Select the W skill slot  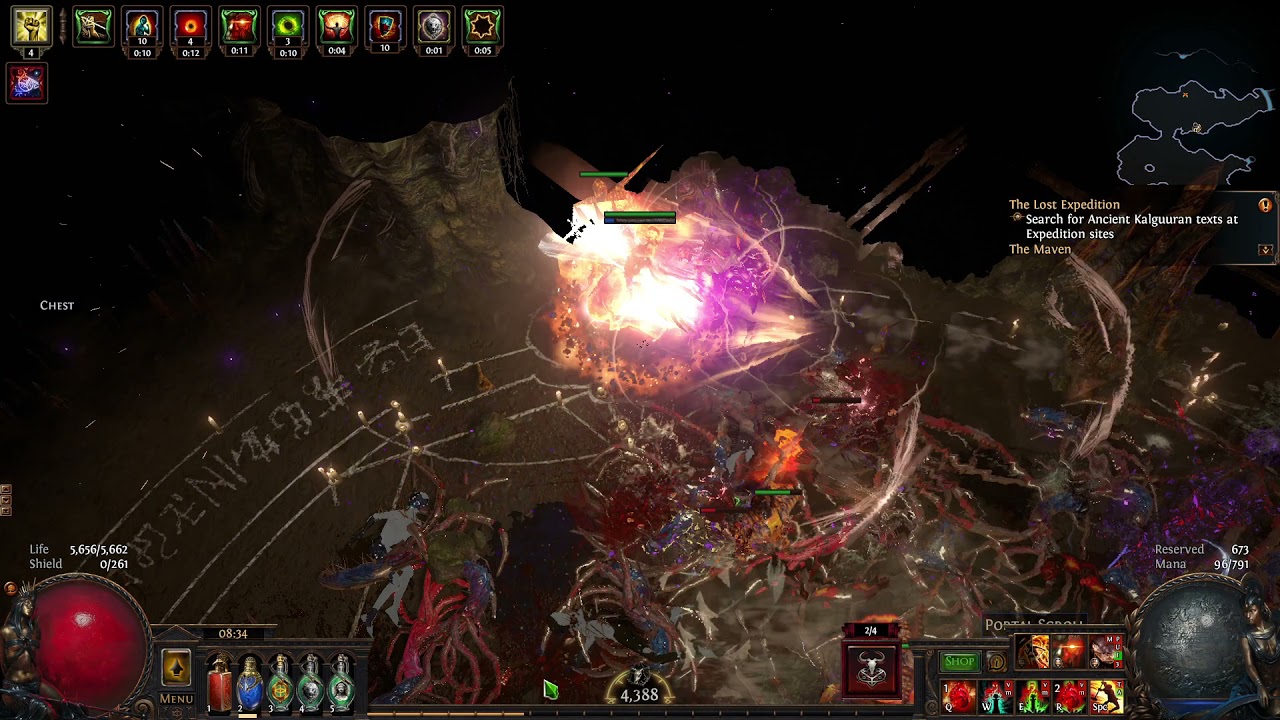tap(996, 696)
